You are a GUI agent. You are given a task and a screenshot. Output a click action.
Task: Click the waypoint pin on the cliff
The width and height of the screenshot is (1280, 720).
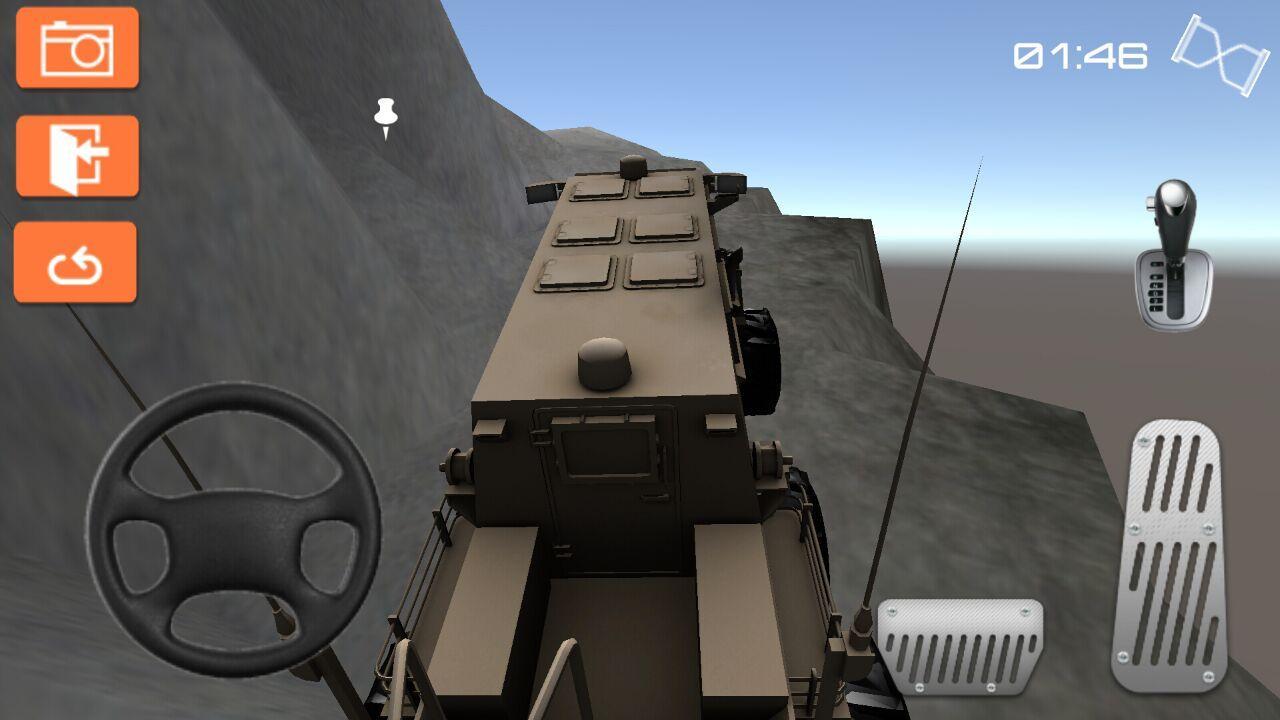click(384, 115)
